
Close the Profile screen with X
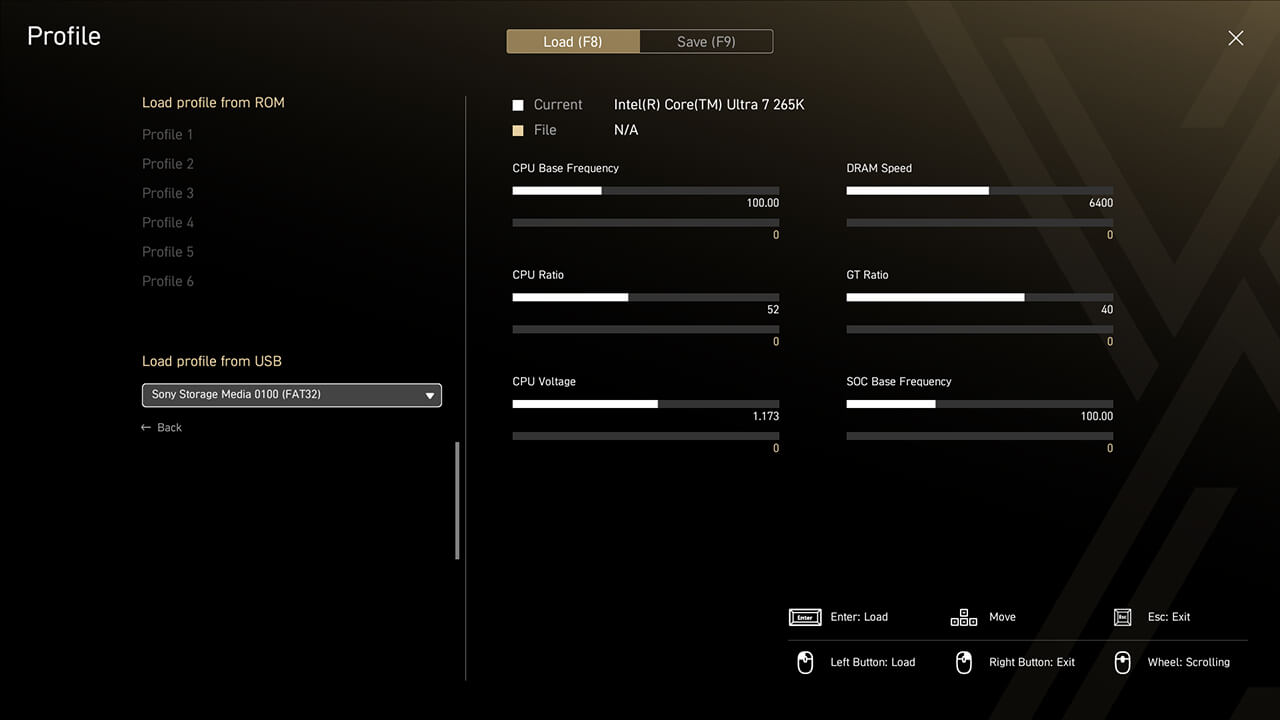(x=1236, y=38)
